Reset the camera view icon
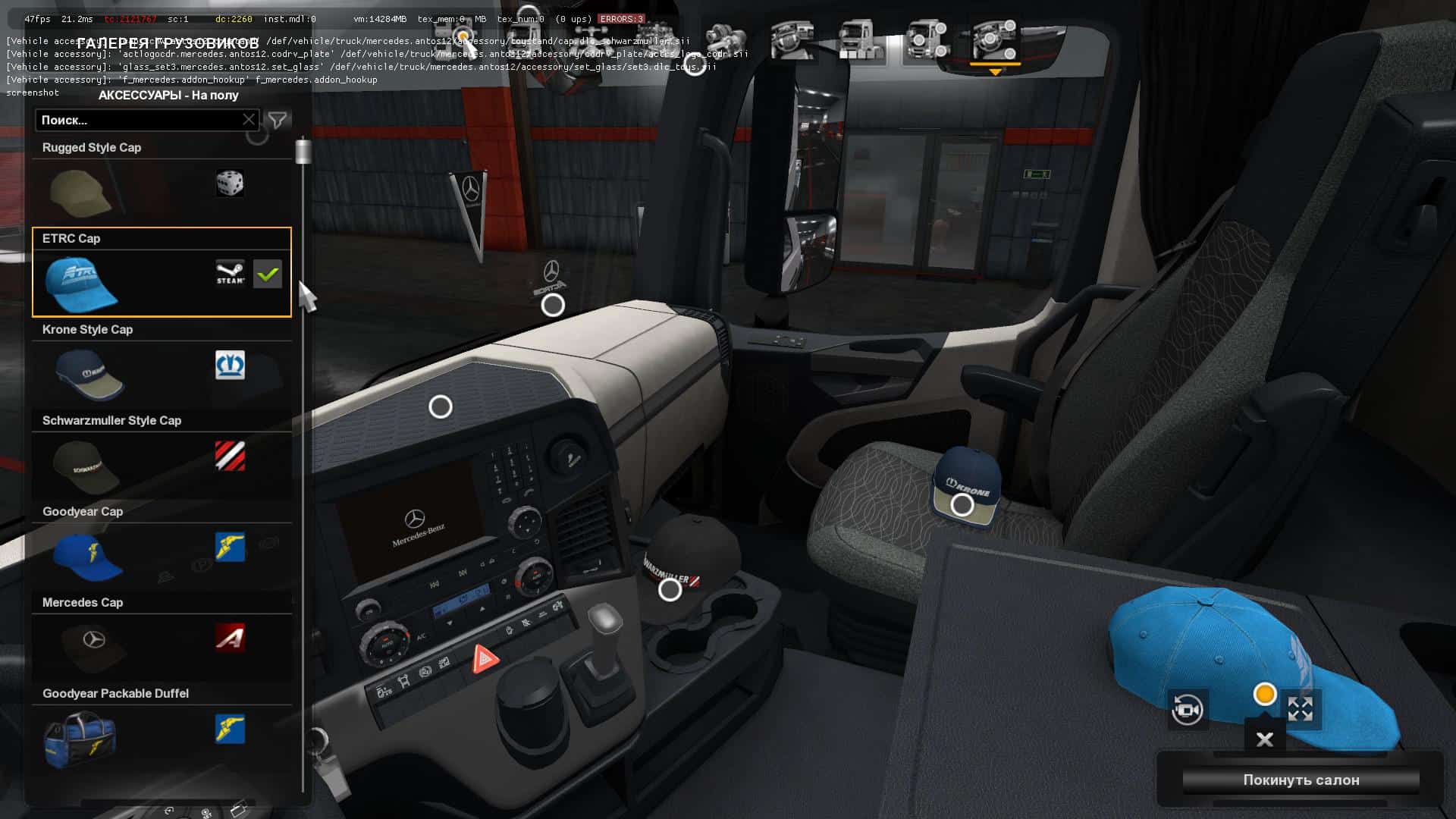Image resolution: width=1456 pixels, height=819 pixels. click(x=1187, y=710)
